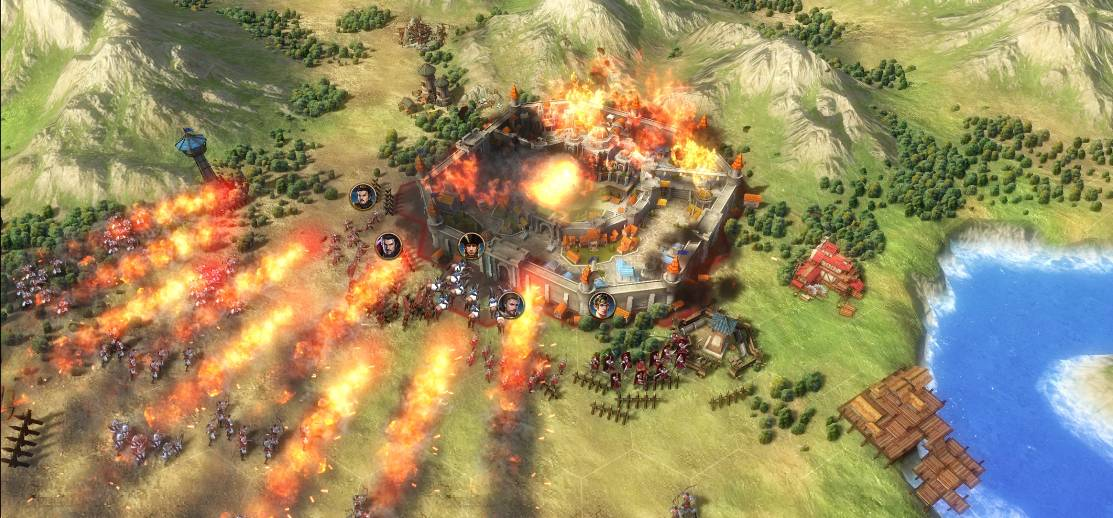The width and height of the screenshot is (1113, 518).
Task: Select the blond-haired commander portrait
Action: tap(602, 305)
